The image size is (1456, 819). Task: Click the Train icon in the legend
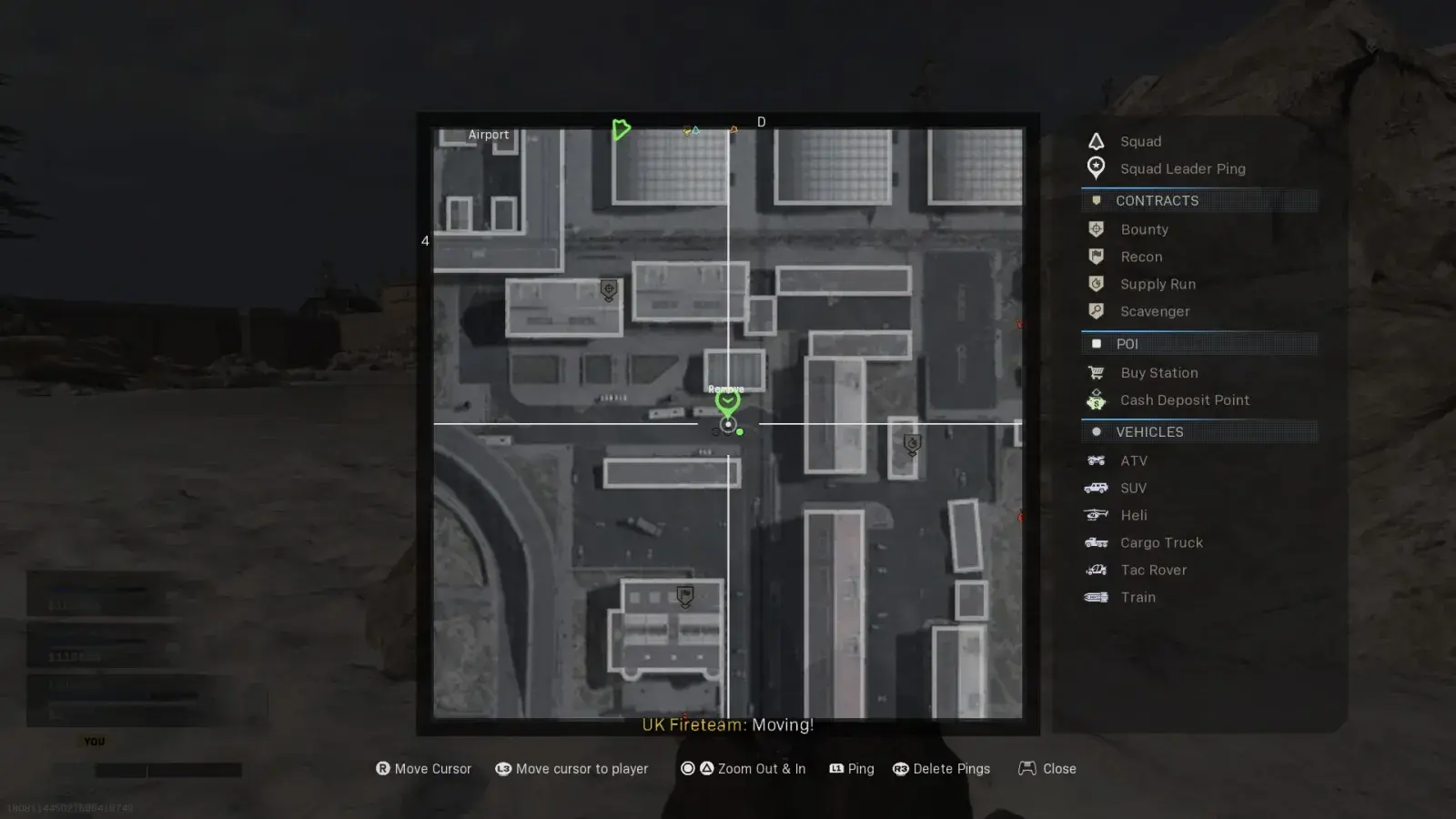1096,597
